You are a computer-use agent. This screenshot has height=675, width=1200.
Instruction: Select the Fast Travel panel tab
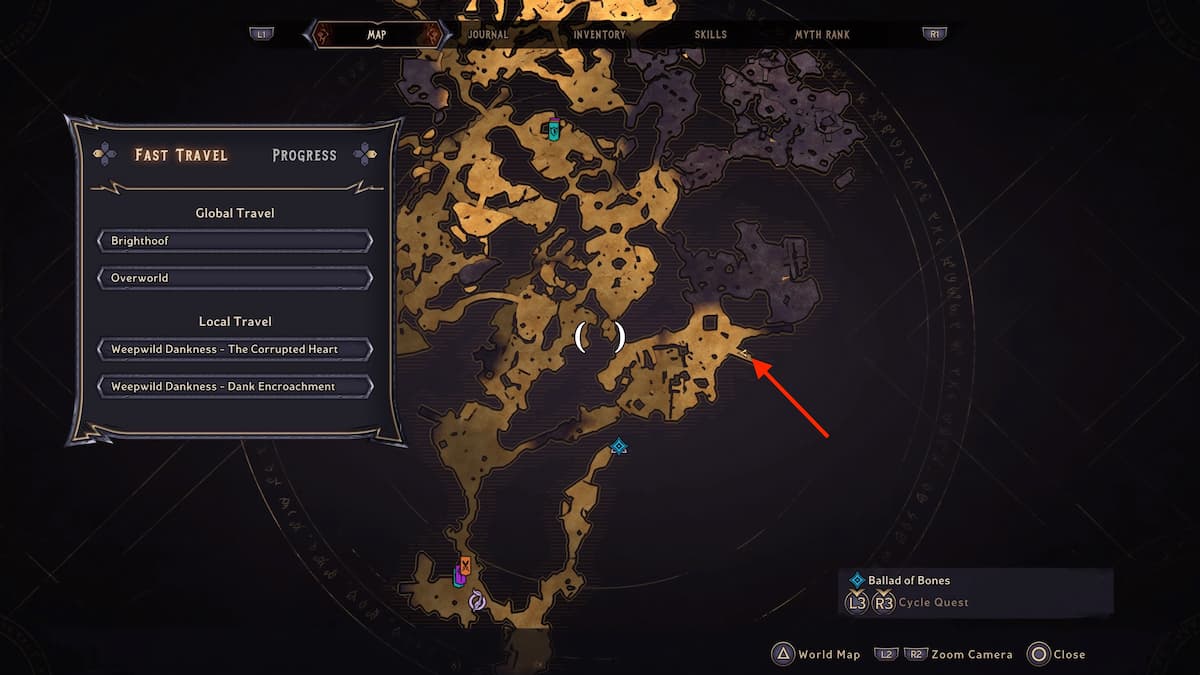181,155
